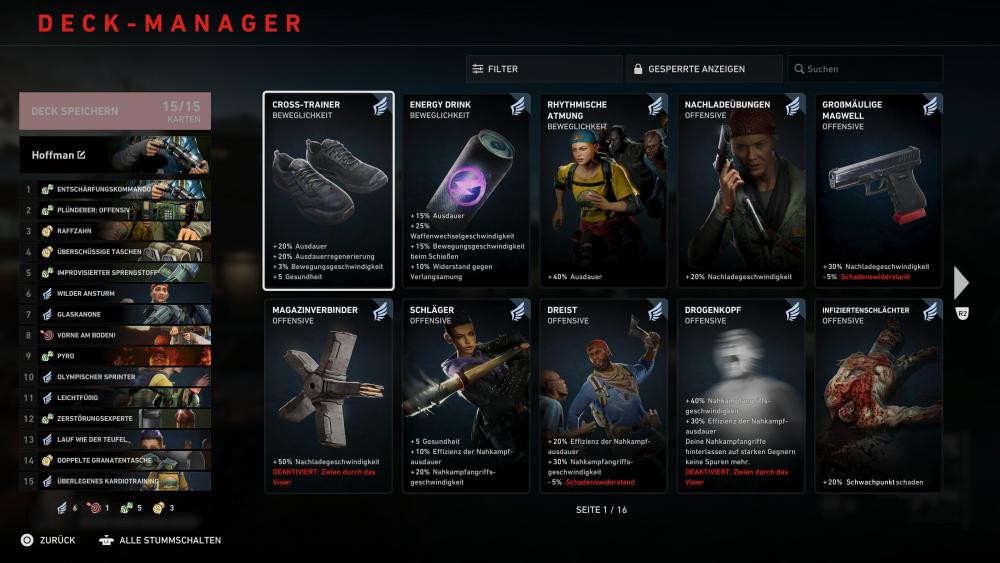
Task: Choose the Dreist card
Action: [603, 395]
